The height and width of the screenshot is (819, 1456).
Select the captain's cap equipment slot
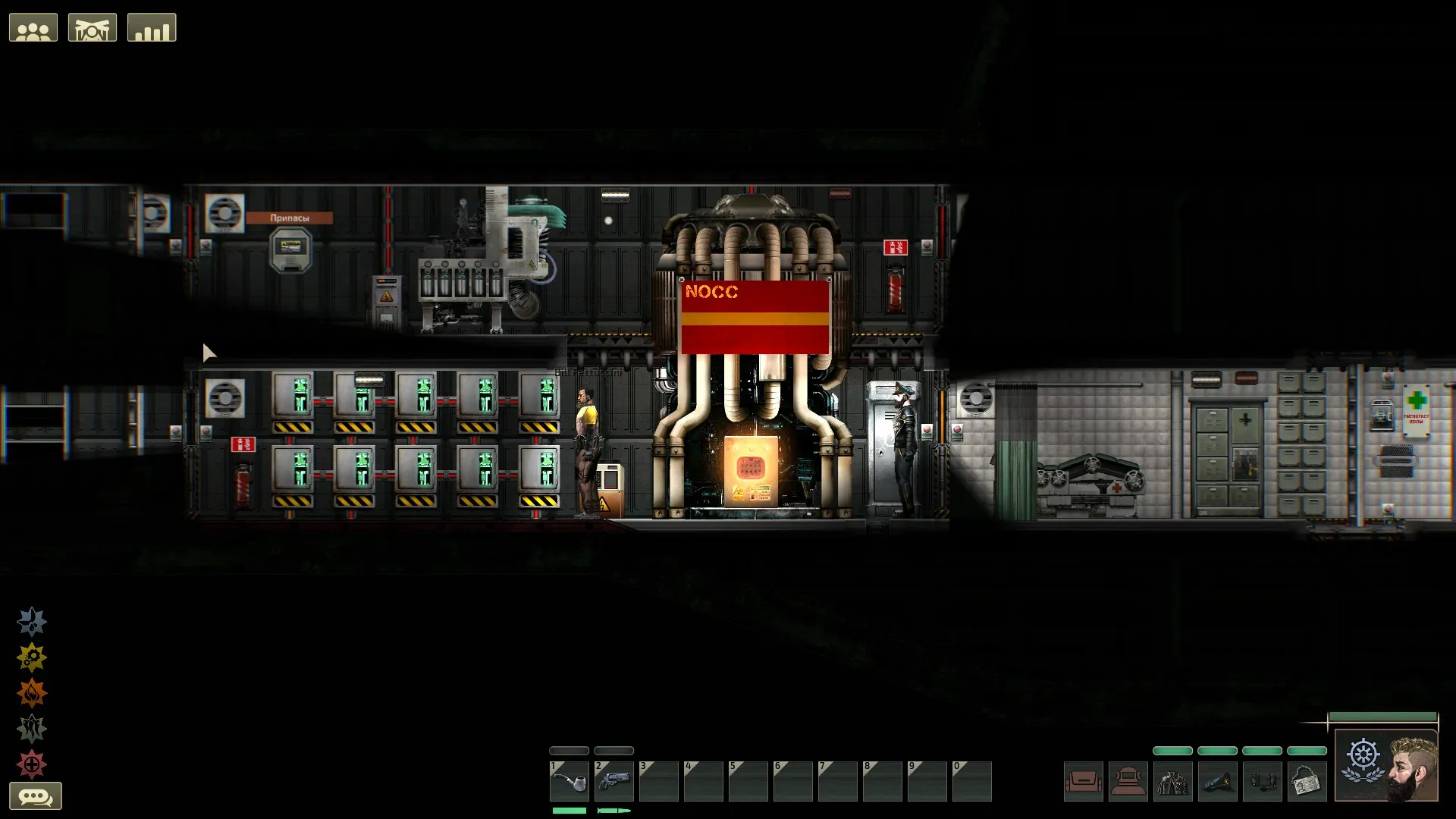[x=1217, y=781]
